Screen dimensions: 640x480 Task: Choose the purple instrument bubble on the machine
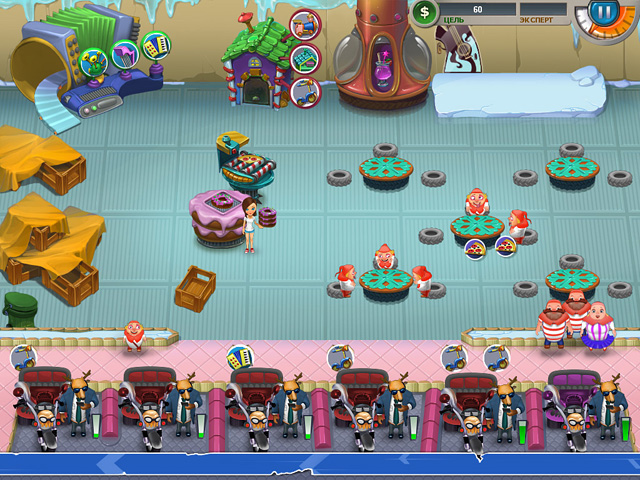click(125, 53)
